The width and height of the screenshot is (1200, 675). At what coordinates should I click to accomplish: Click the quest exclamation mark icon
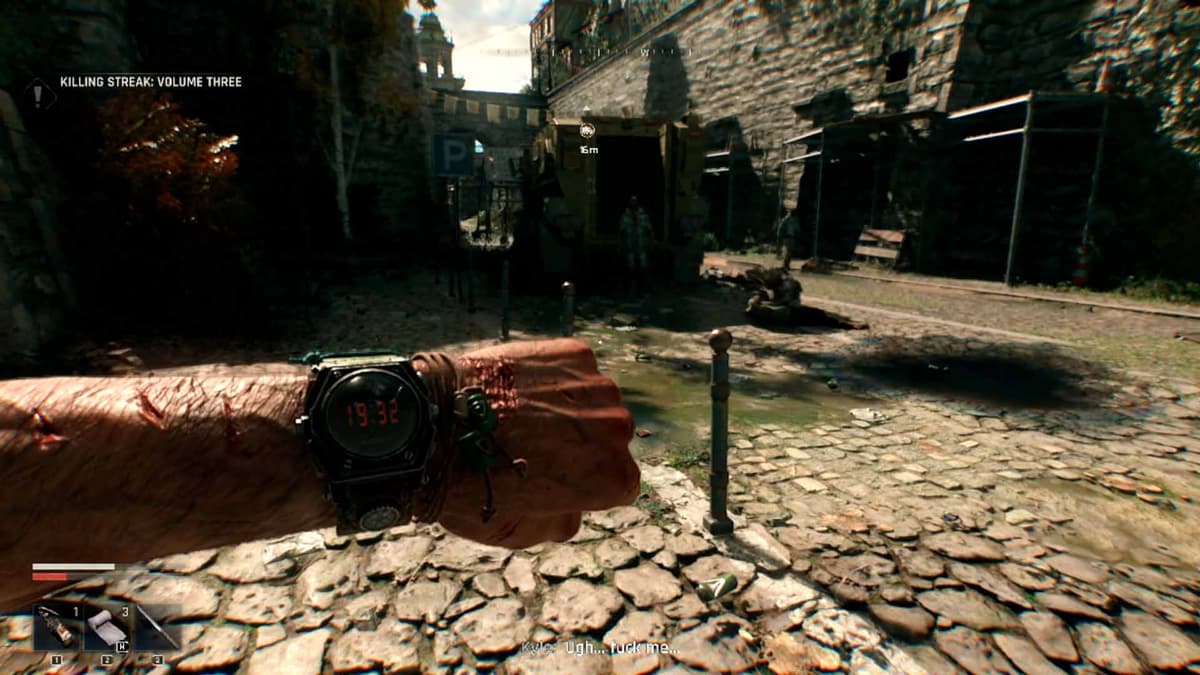coord(40,94)
